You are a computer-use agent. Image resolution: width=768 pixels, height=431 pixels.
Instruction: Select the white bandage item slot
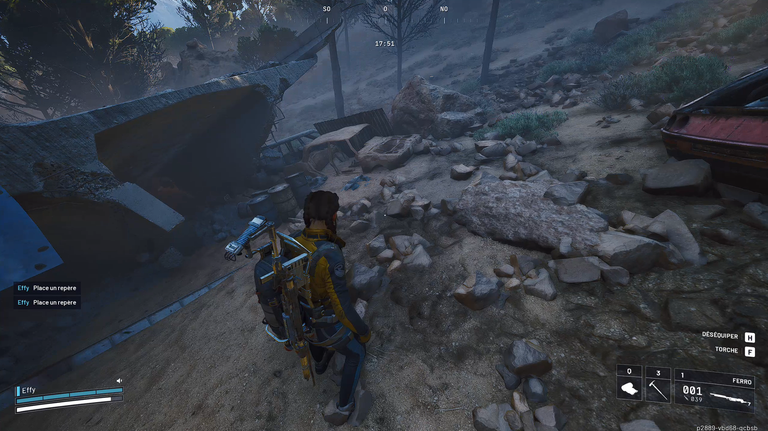coord(629,387)
